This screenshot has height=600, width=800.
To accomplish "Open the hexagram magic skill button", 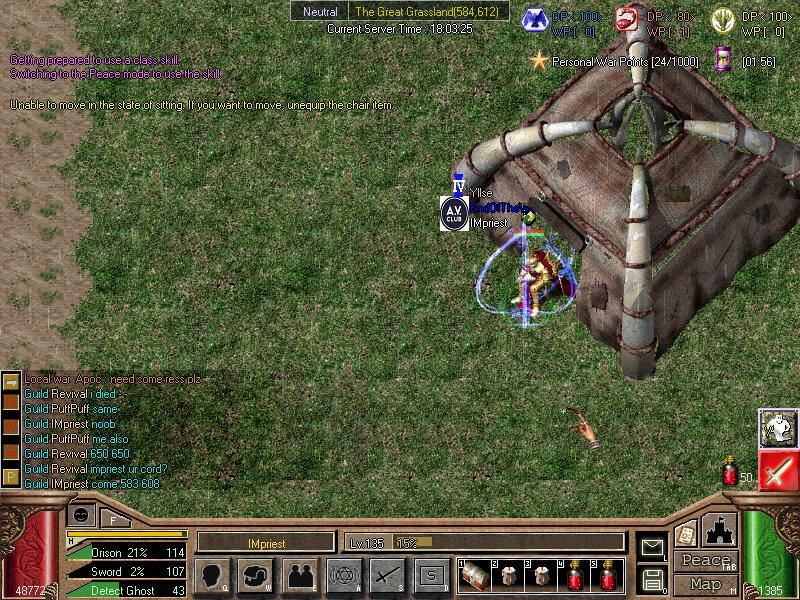I will (343, 576).
